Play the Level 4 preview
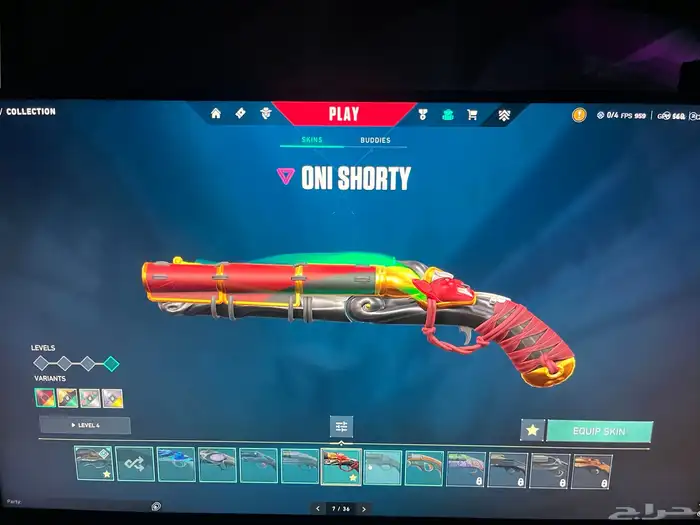This screenshot has width=700, height=525. pyautogui.click(x=85, y=425)
